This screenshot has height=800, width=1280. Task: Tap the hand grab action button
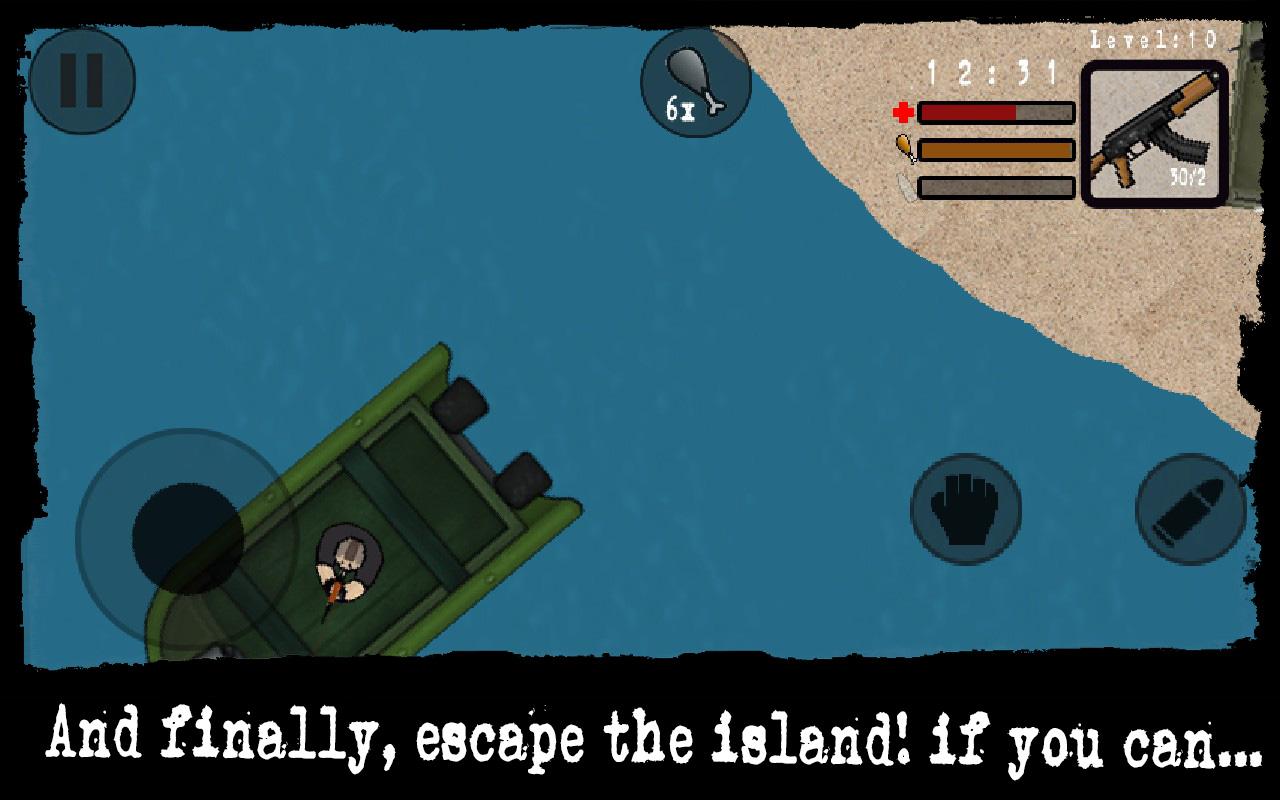tap(963, 506)
